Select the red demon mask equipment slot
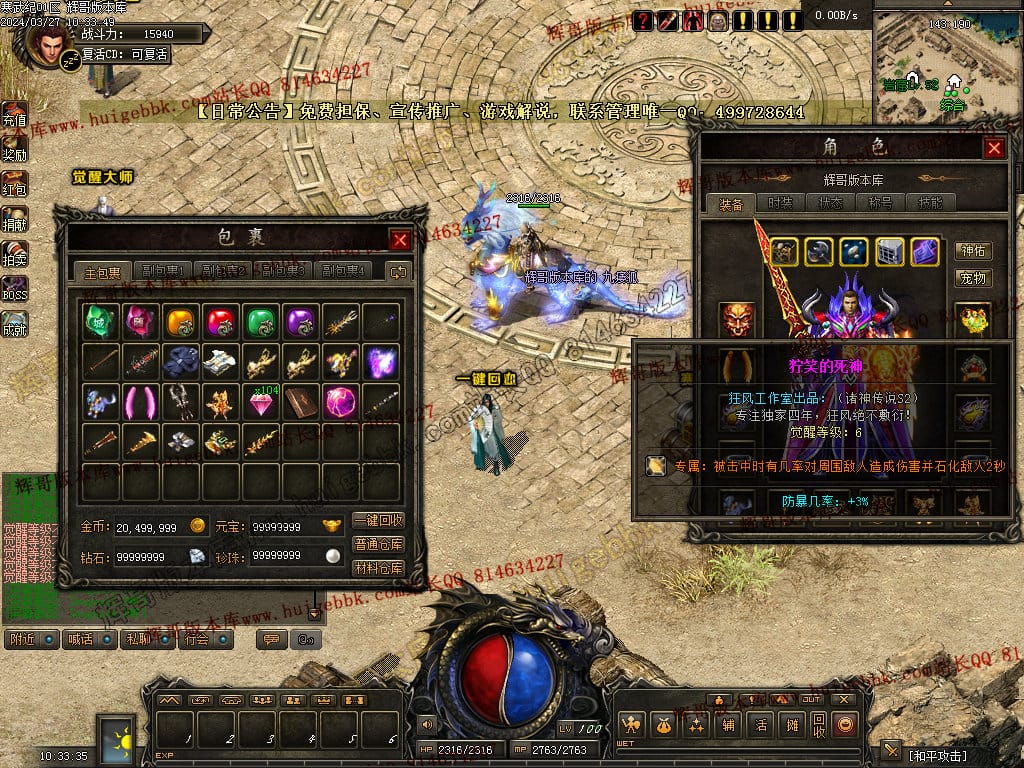This screenshot has height=768, width=1024. (x=738, y=319)
